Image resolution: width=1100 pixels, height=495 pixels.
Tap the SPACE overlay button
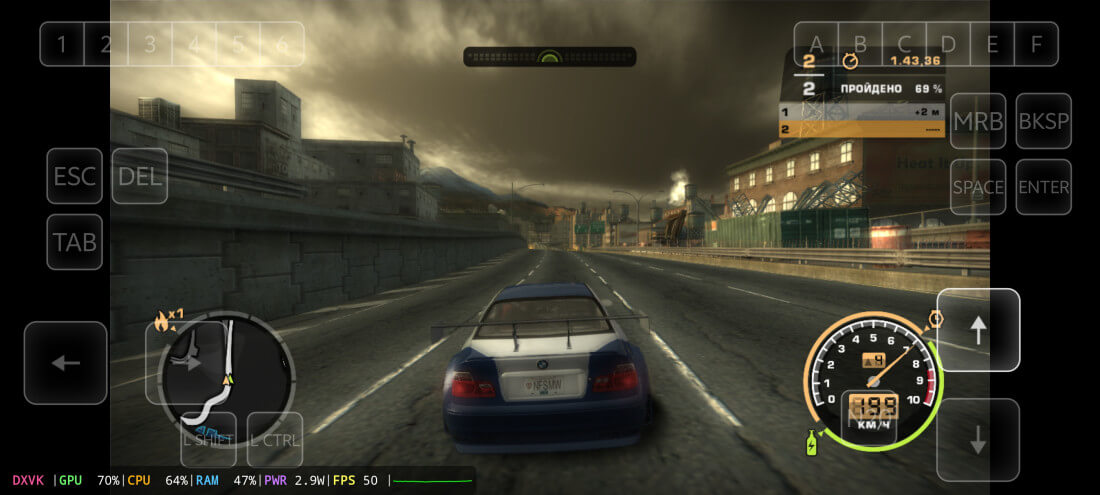tap(978, 187)
